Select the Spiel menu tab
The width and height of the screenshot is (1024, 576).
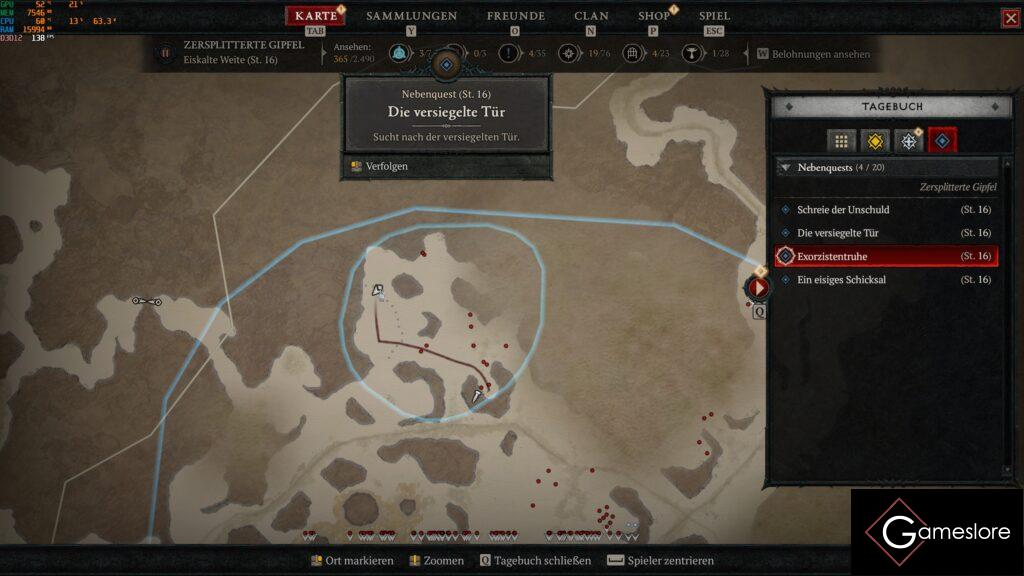pos(714,16)
